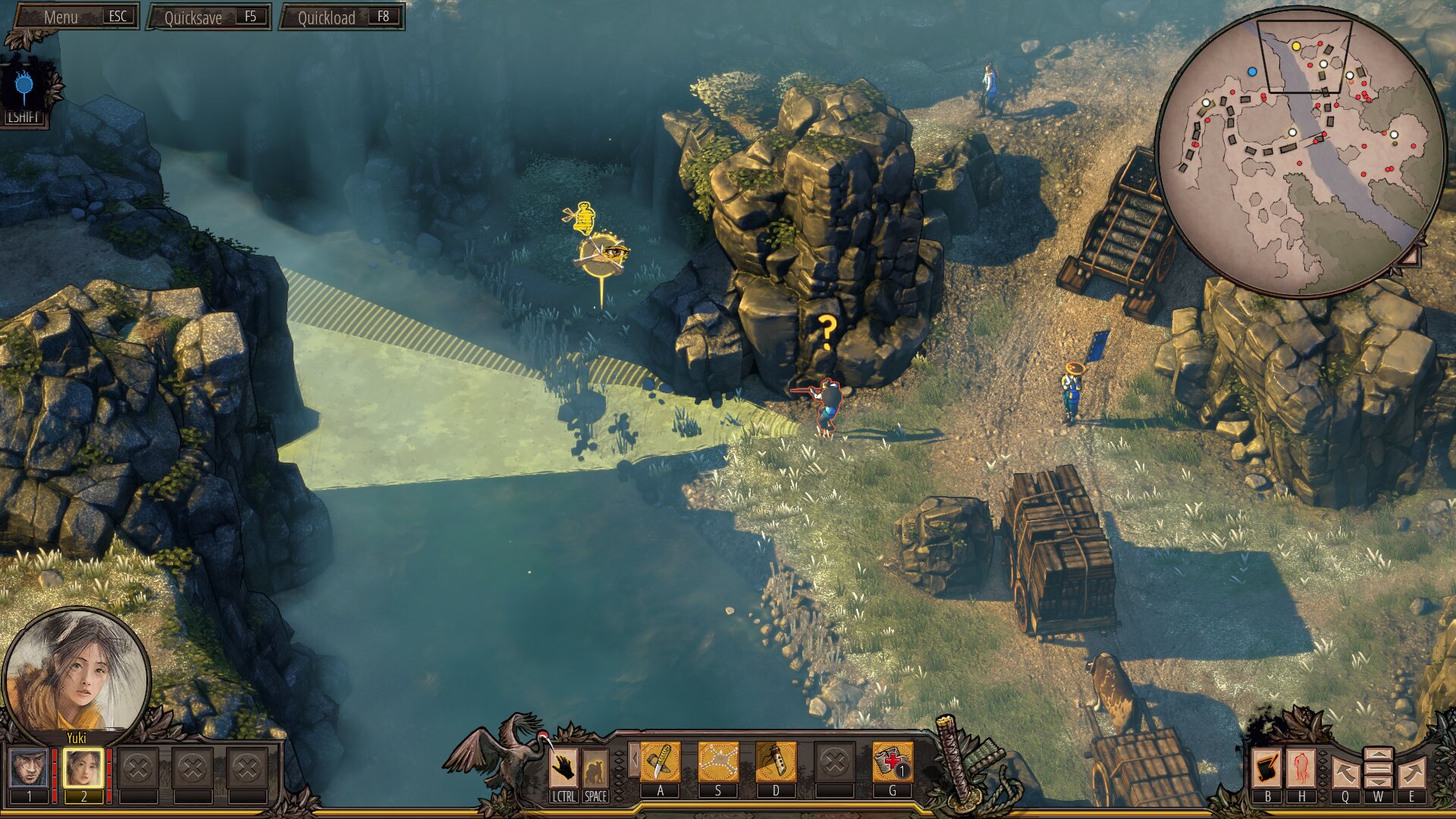This screenshot has width=1456, height=819.
Task: Click the camera zoom-in up arrow
Action: point(1378,755)
